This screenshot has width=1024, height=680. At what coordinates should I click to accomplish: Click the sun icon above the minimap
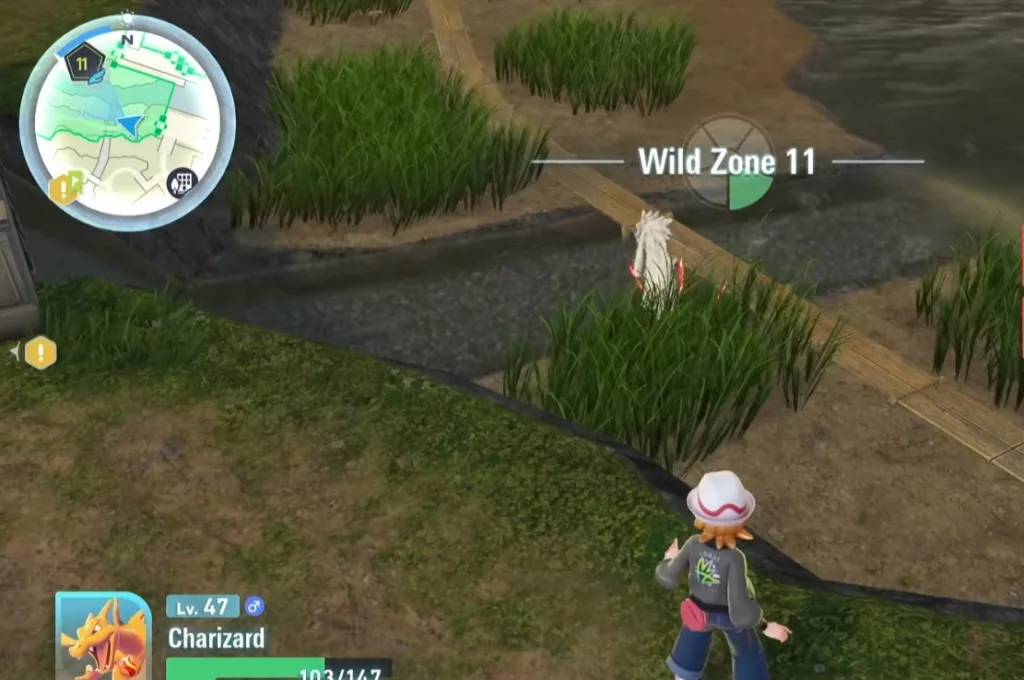(127, 17)
